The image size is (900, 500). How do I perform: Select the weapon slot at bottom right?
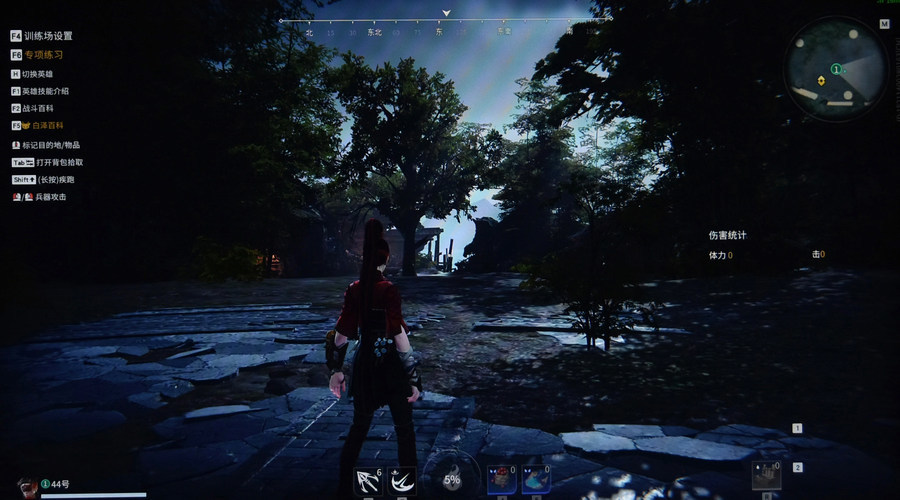click(766, 475)
